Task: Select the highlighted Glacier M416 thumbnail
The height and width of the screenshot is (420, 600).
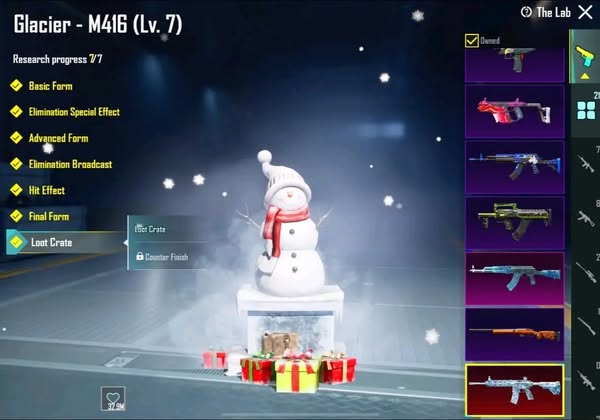Action: pos(514,390)
